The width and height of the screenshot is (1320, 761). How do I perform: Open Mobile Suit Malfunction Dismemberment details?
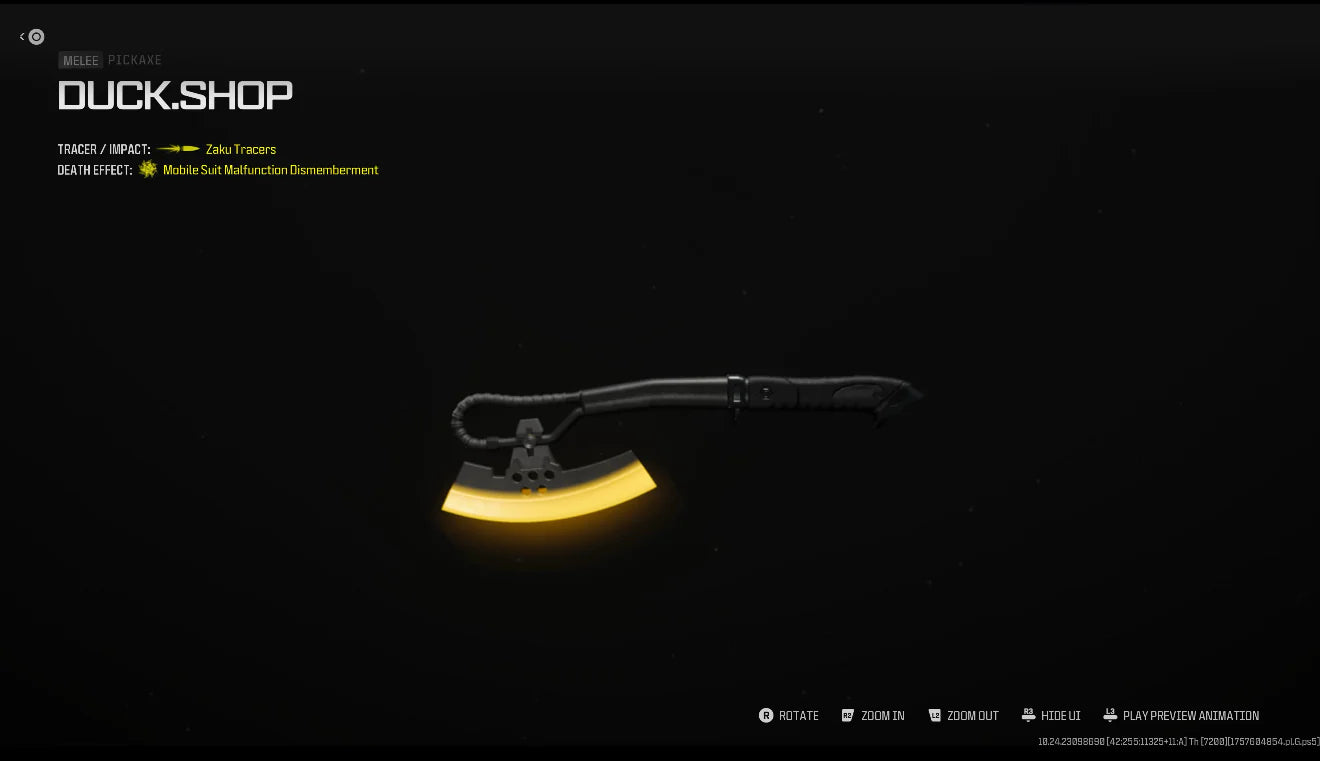click(x=268, y=170)
